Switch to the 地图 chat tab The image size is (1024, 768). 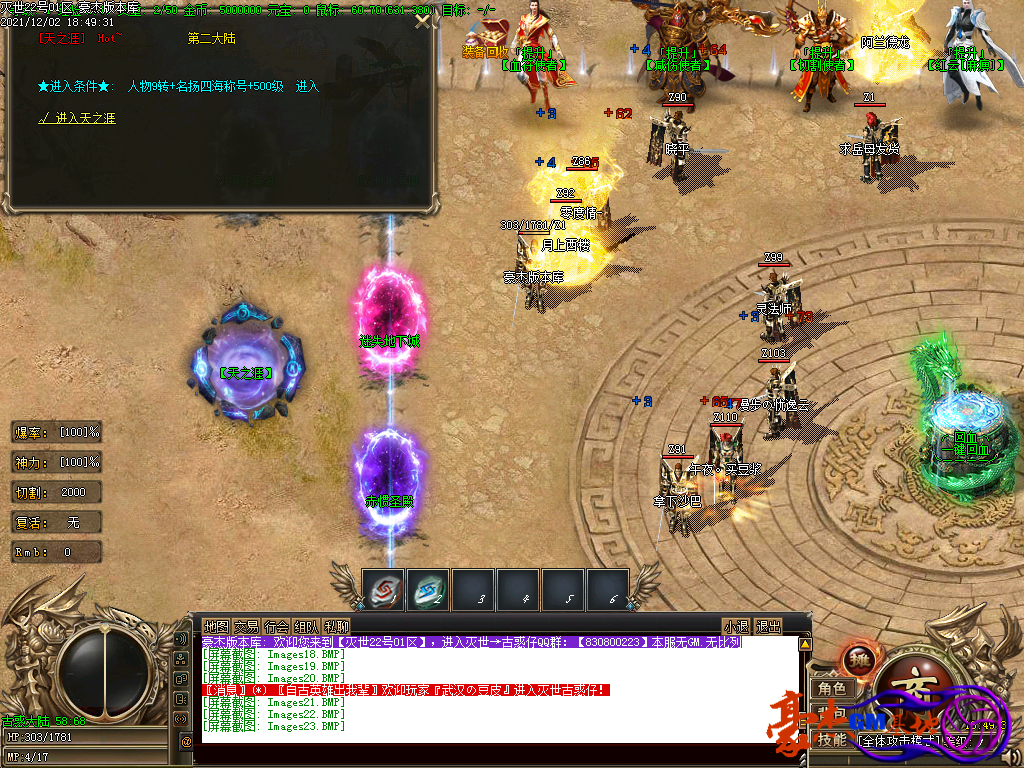coord(216,627)
